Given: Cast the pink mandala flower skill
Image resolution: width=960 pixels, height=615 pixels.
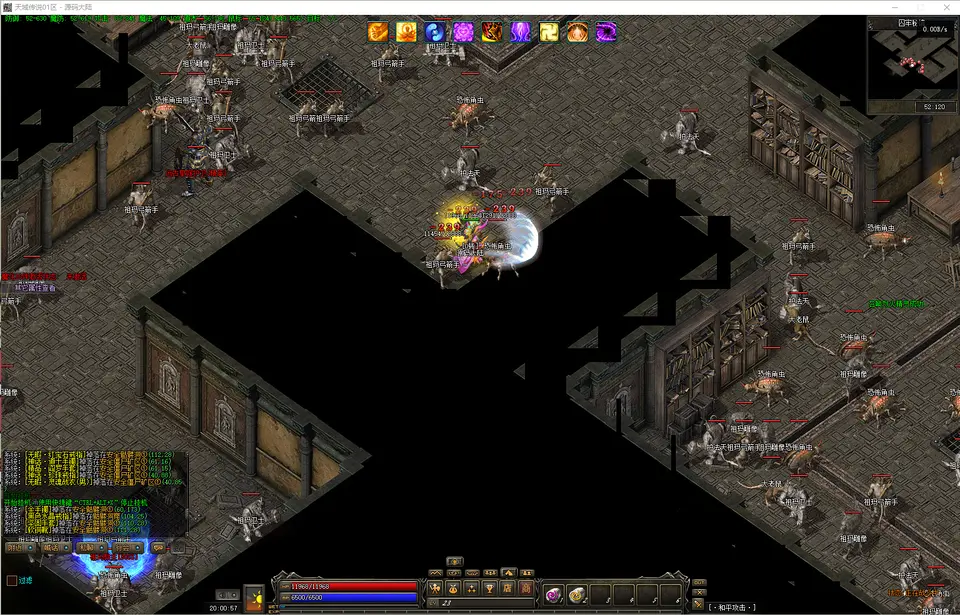Looking at the screenshot, I should (464, 33).
